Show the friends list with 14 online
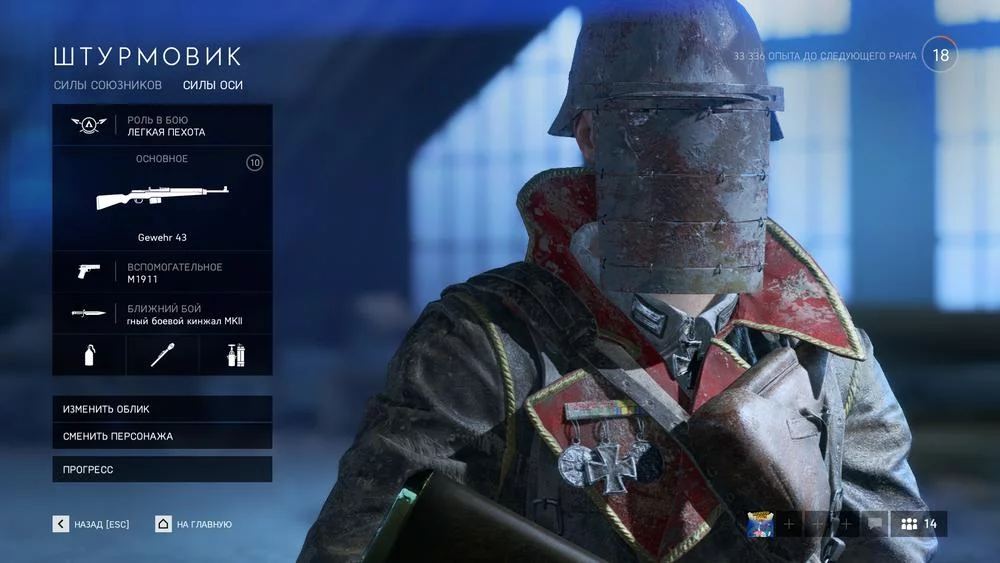 pos(919,524)
